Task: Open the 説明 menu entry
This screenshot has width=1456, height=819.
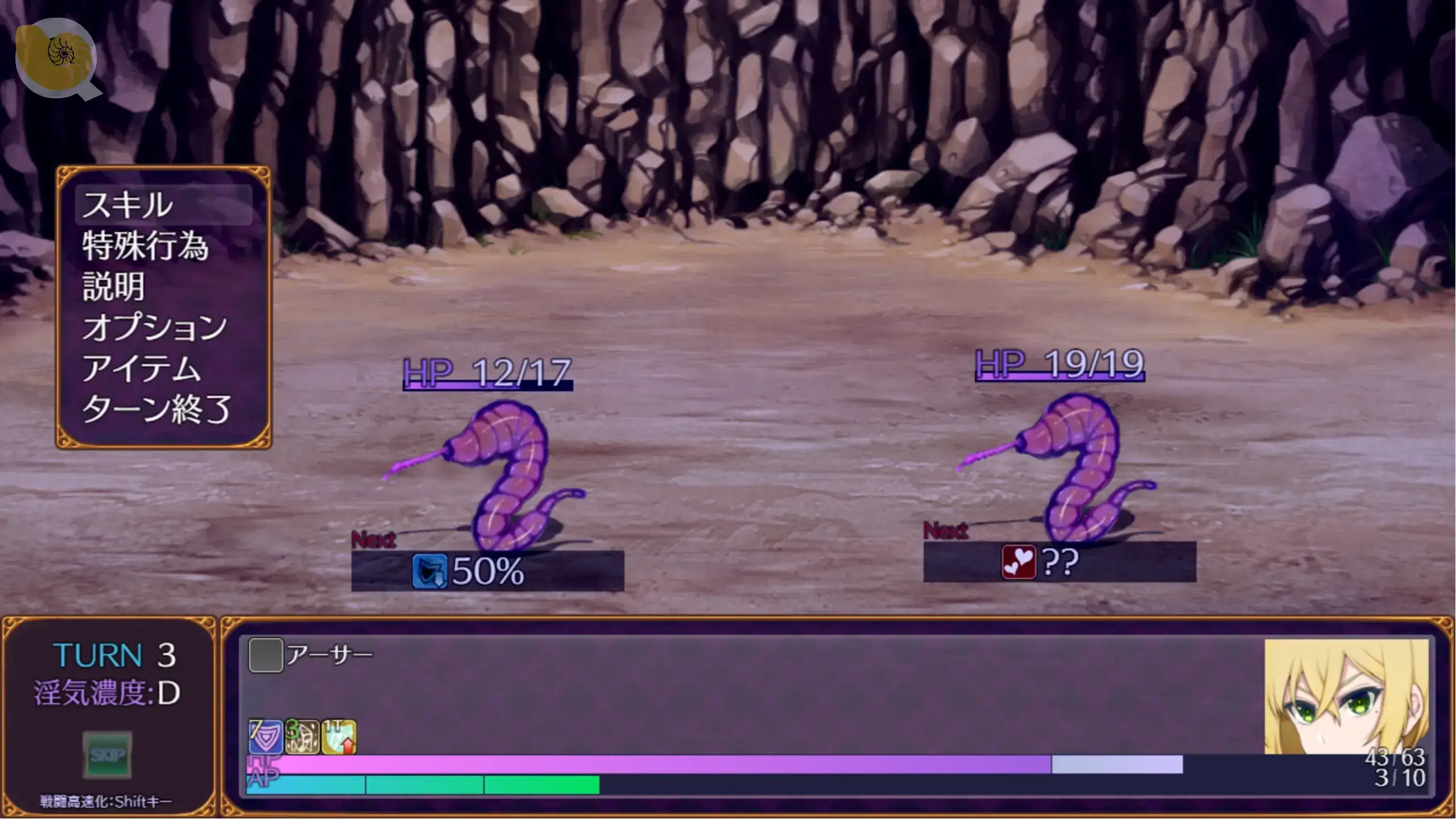Action: [114, 287]
